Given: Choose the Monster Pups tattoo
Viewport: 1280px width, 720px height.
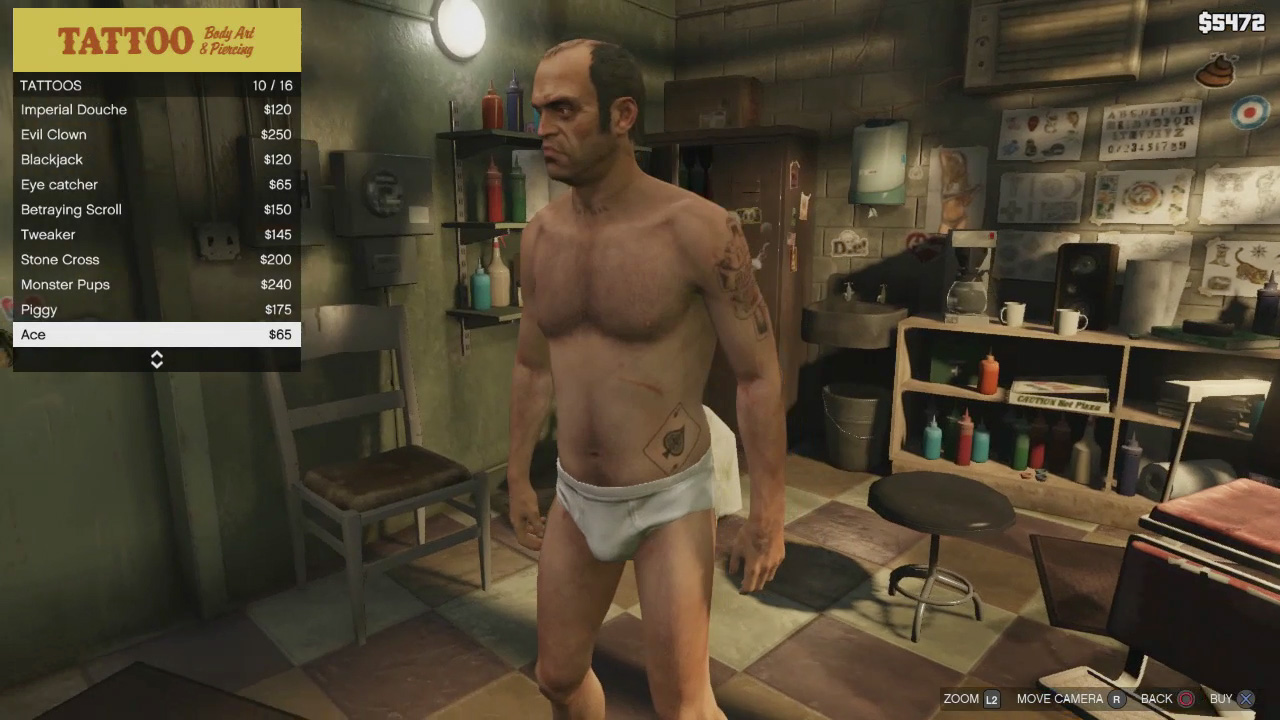Looking at the screenshot, I should pos(156,285).
